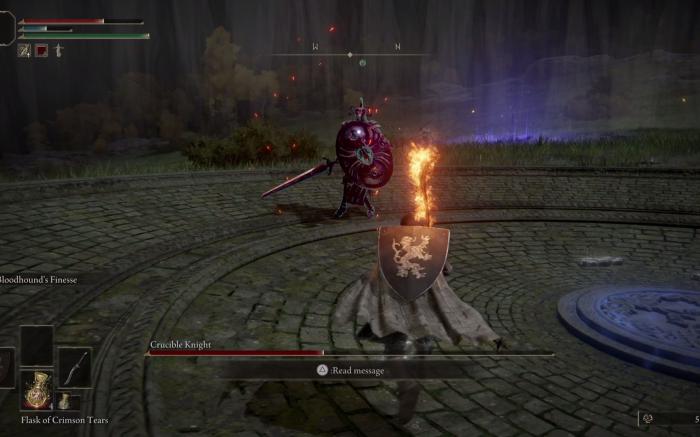Click the compass bar at top center
The image size is (700, 437).
click(x=349, y=53)
